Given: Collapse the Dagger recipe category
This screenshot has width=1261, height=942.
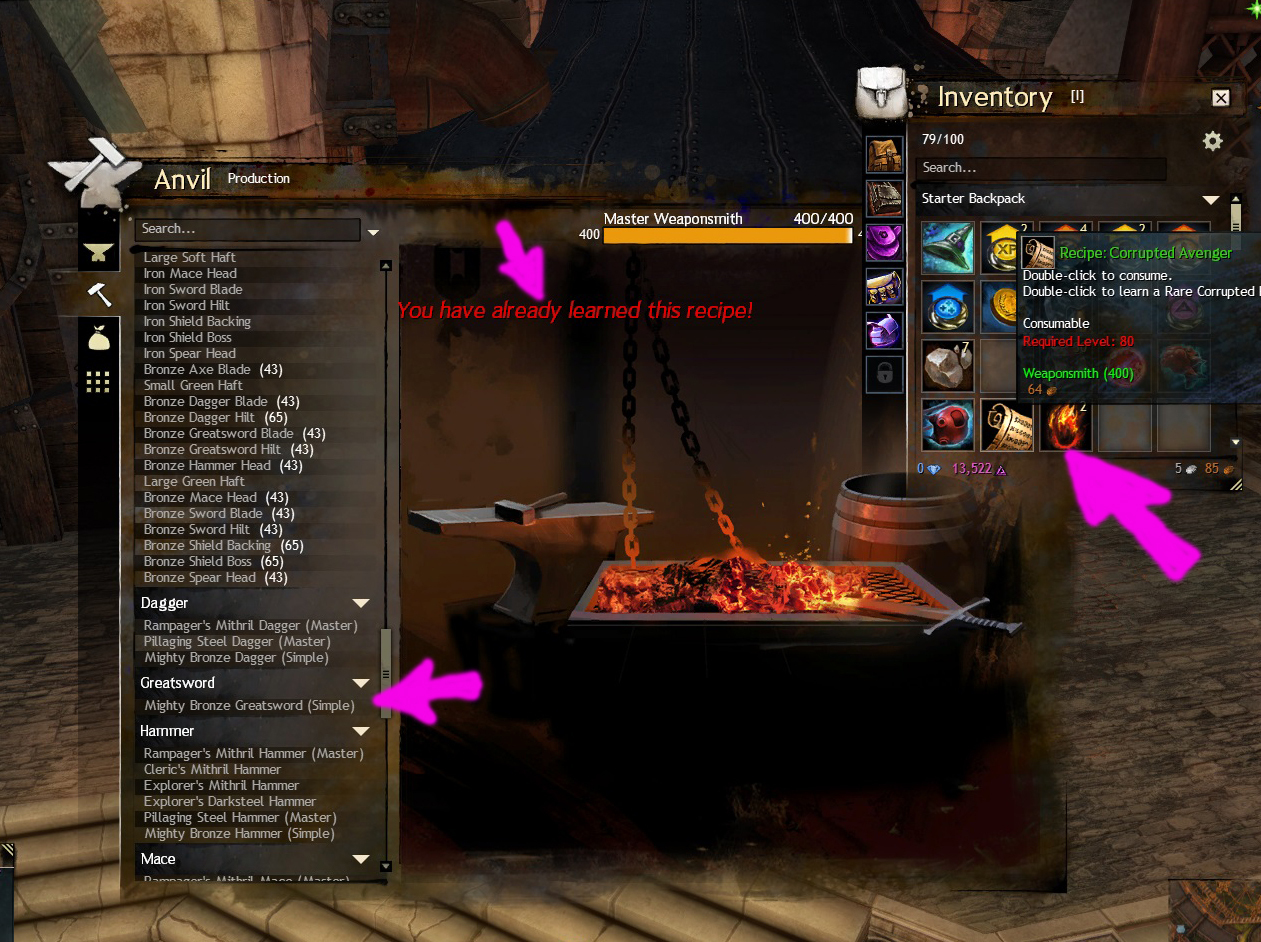Looking at the screenshot, I should 361,603.
